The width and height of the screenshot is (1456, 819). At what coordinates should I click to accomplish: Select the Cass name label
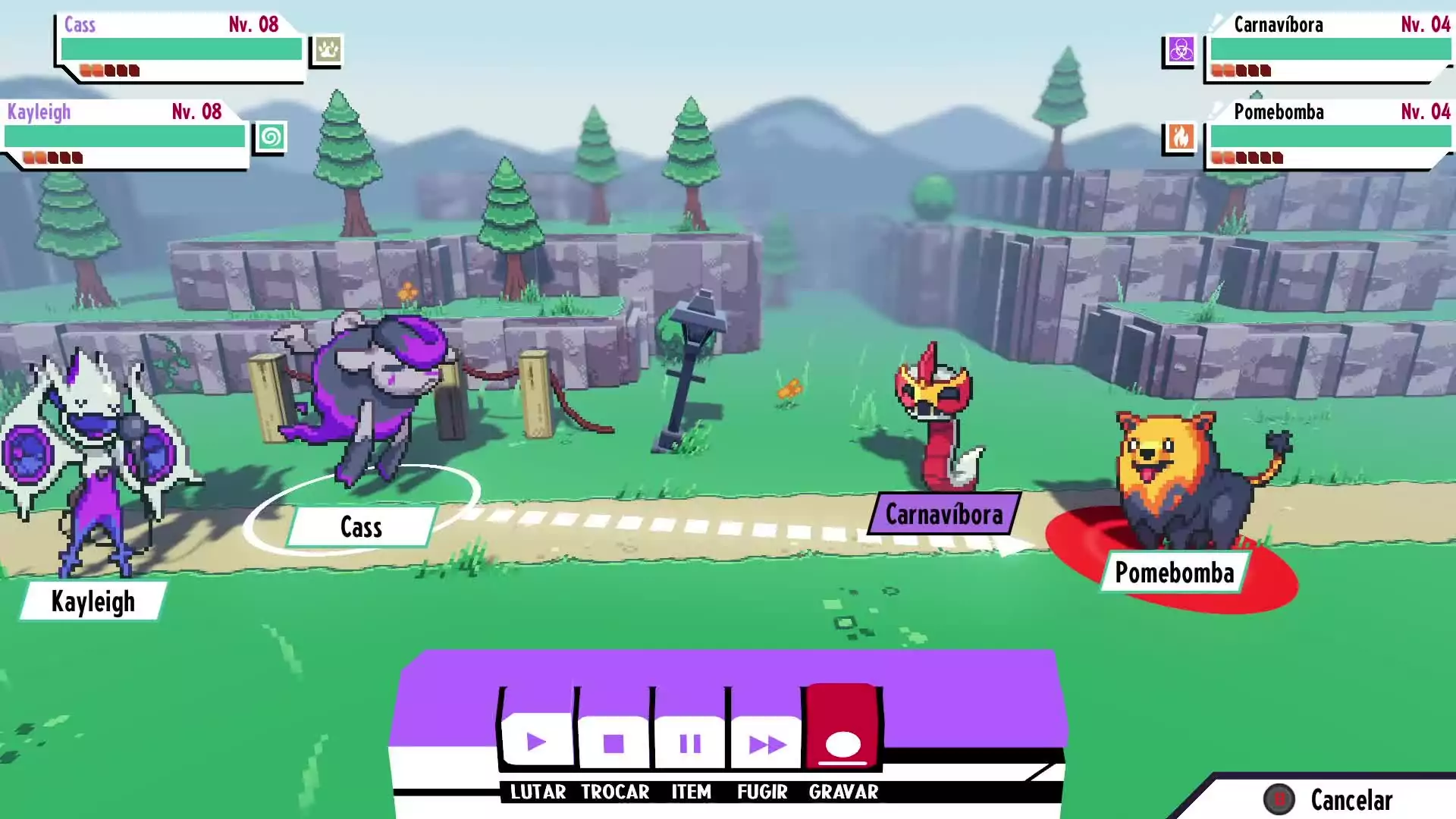361,526
